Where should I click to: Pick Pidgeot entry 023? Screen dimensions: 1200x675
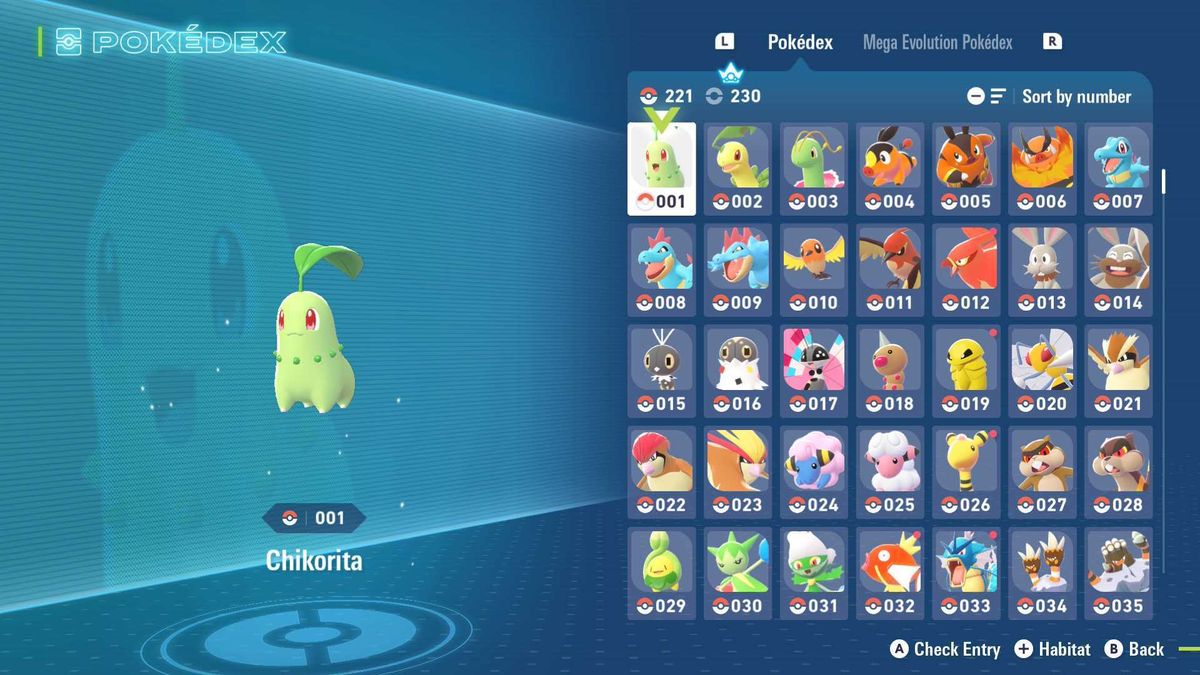[738, 471]
